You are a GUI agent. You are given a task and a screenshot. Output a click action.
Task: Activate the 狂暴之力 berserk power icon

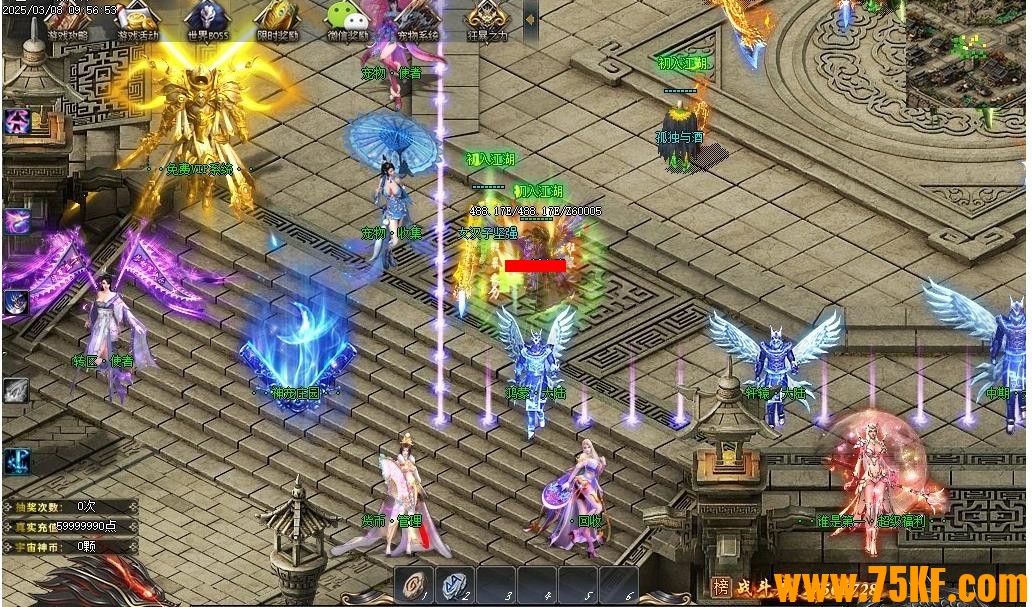pyautogui.click(x=487, y=20)
